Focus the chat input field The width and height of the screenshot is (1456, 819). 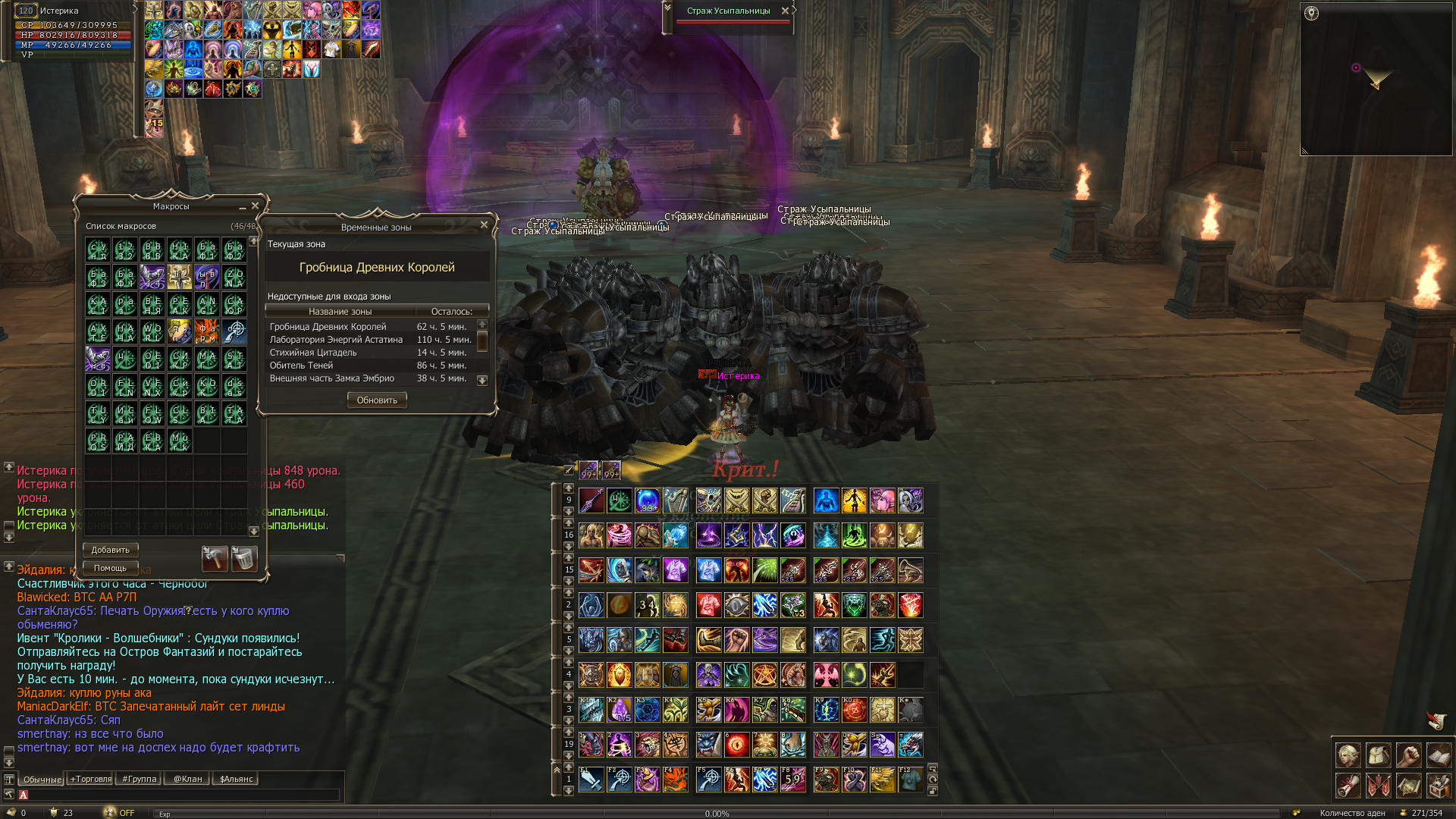(182, 795)
